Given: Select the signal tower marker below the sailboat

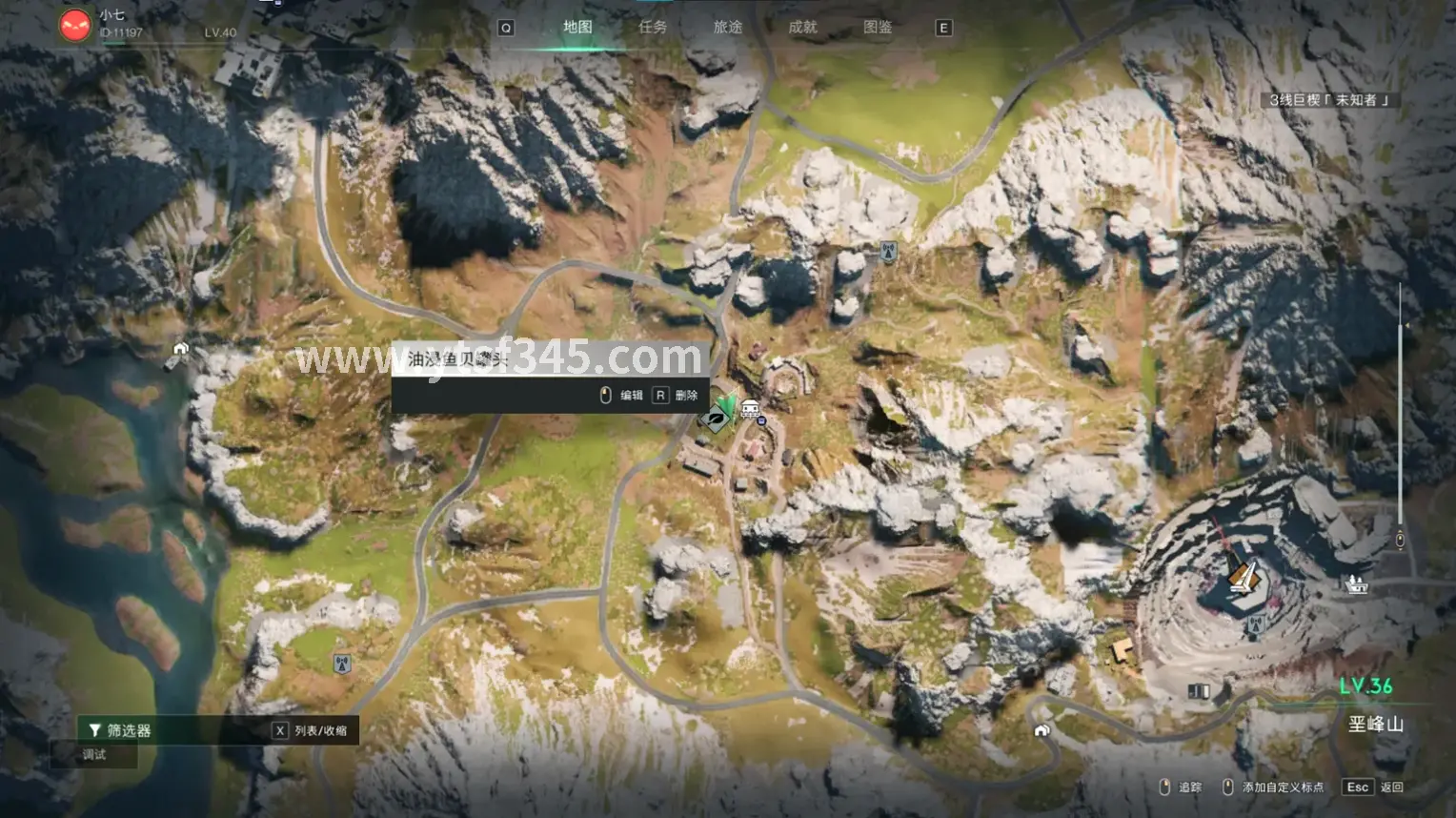Looking at the screenshot, I should [1255, 624].
